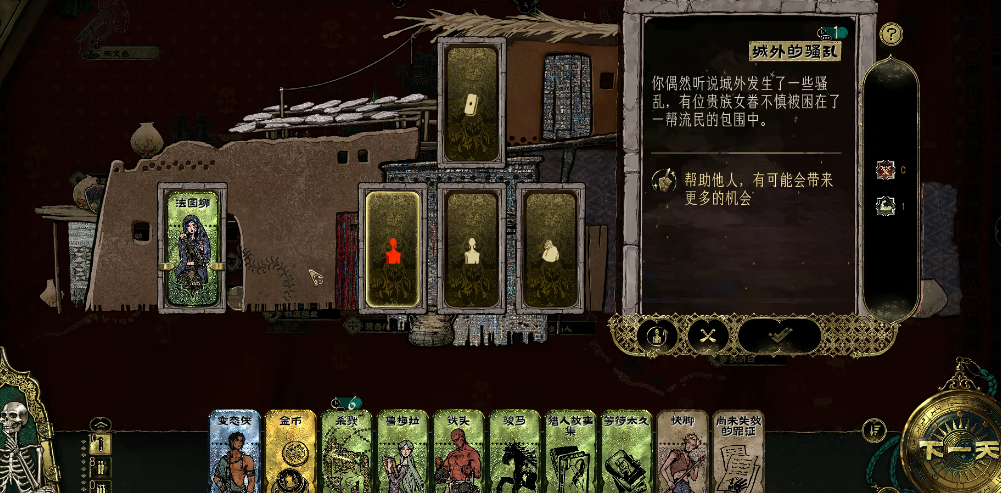Close the event panel with the crossed button
This screenshot has width=1001, height=493.
pos(706,335)
